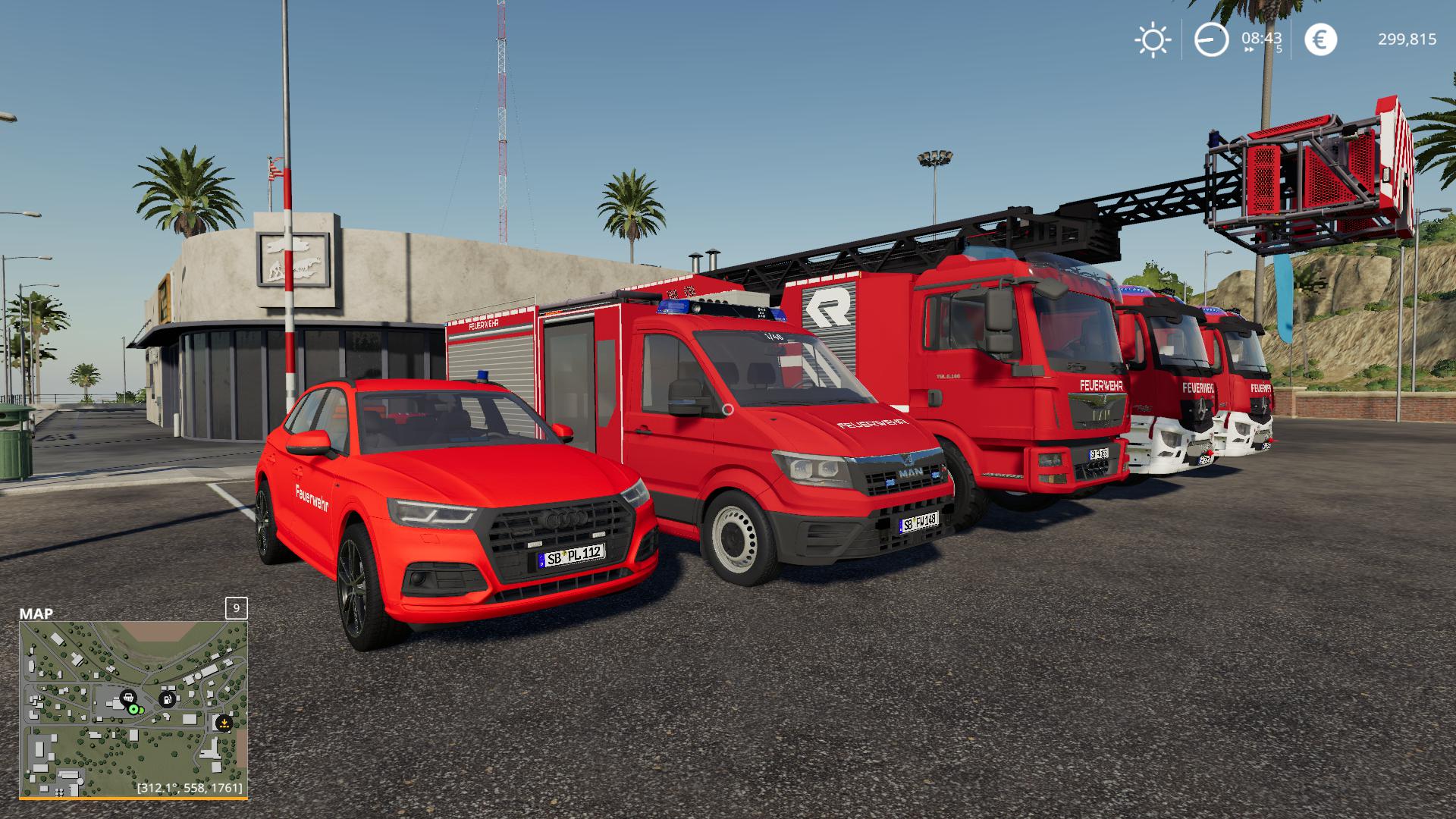Click the shopping basket store icon on the minimap

point(128,698)
